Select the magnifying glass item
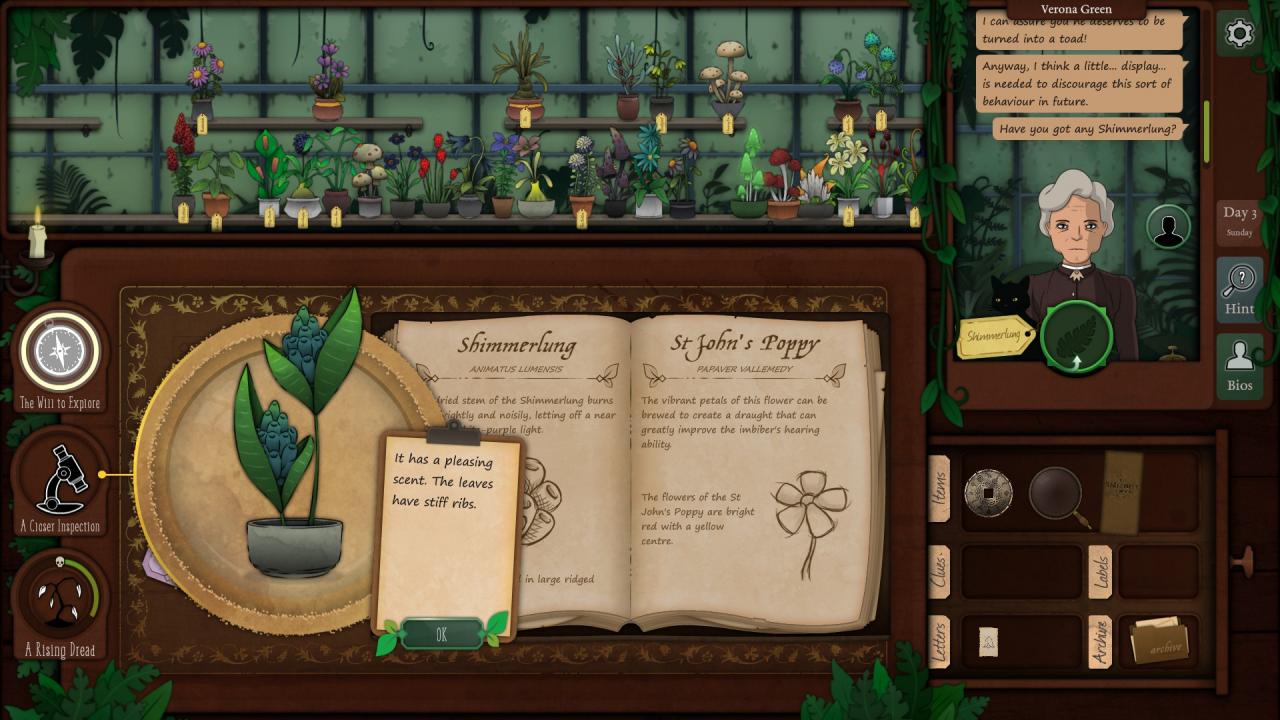The image size is (1280, 720). pos(1057,492)
